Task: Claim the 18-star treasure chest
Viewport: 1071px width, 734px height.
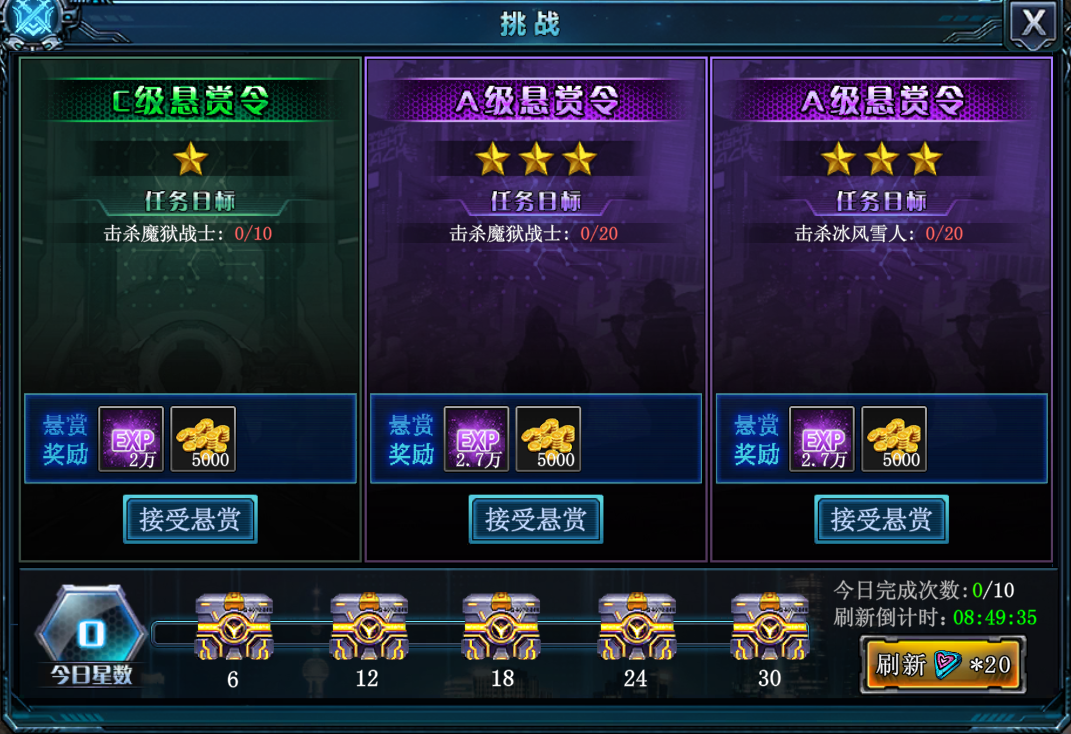Action: pos(502,627)
